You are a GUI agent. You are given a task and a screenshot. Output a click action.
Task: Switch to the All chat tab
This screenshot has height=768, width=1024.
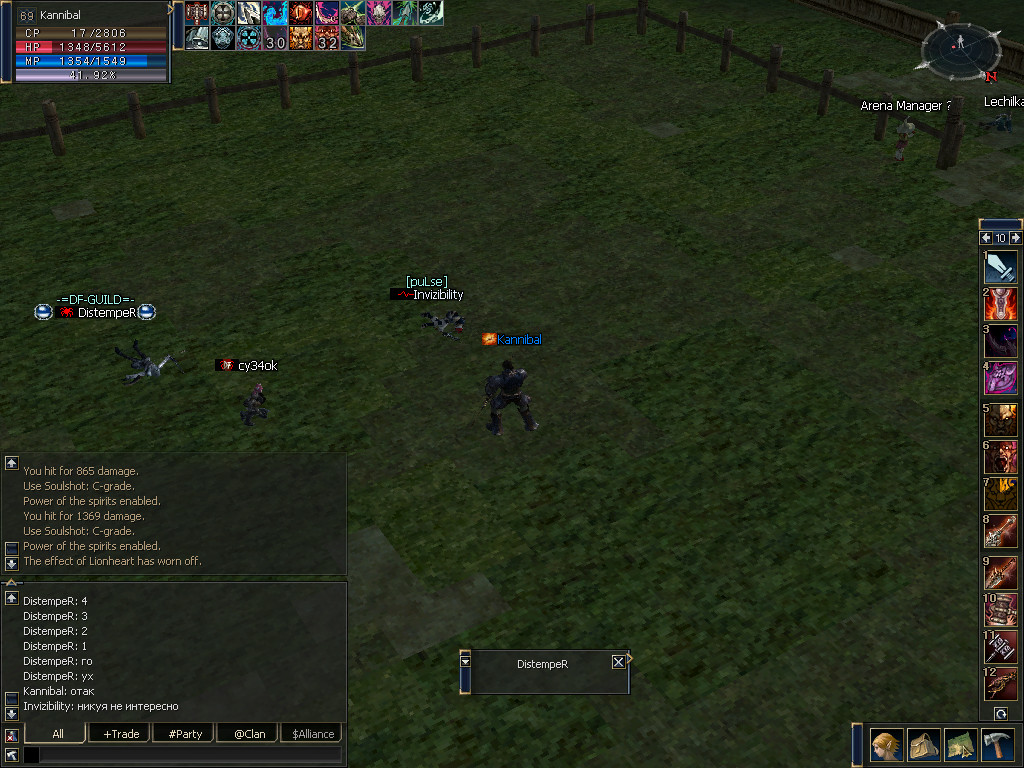[x=58, y=734]
